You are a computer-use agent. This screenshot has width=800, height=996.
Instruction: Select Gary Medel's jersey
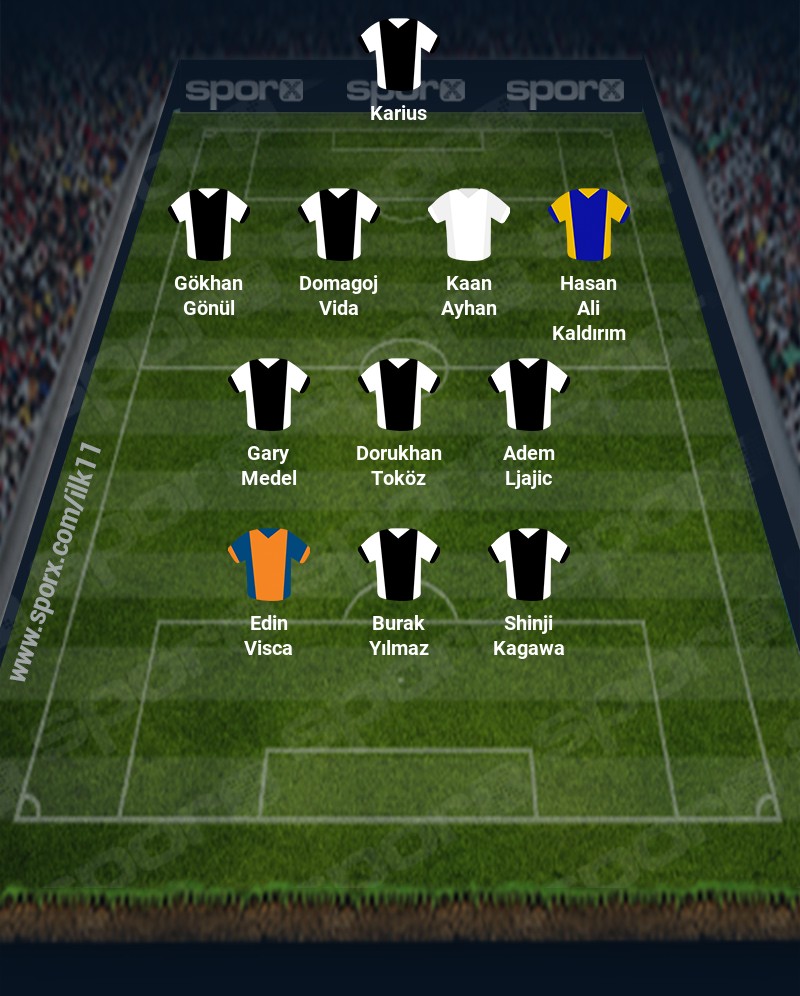click(269, 394)
